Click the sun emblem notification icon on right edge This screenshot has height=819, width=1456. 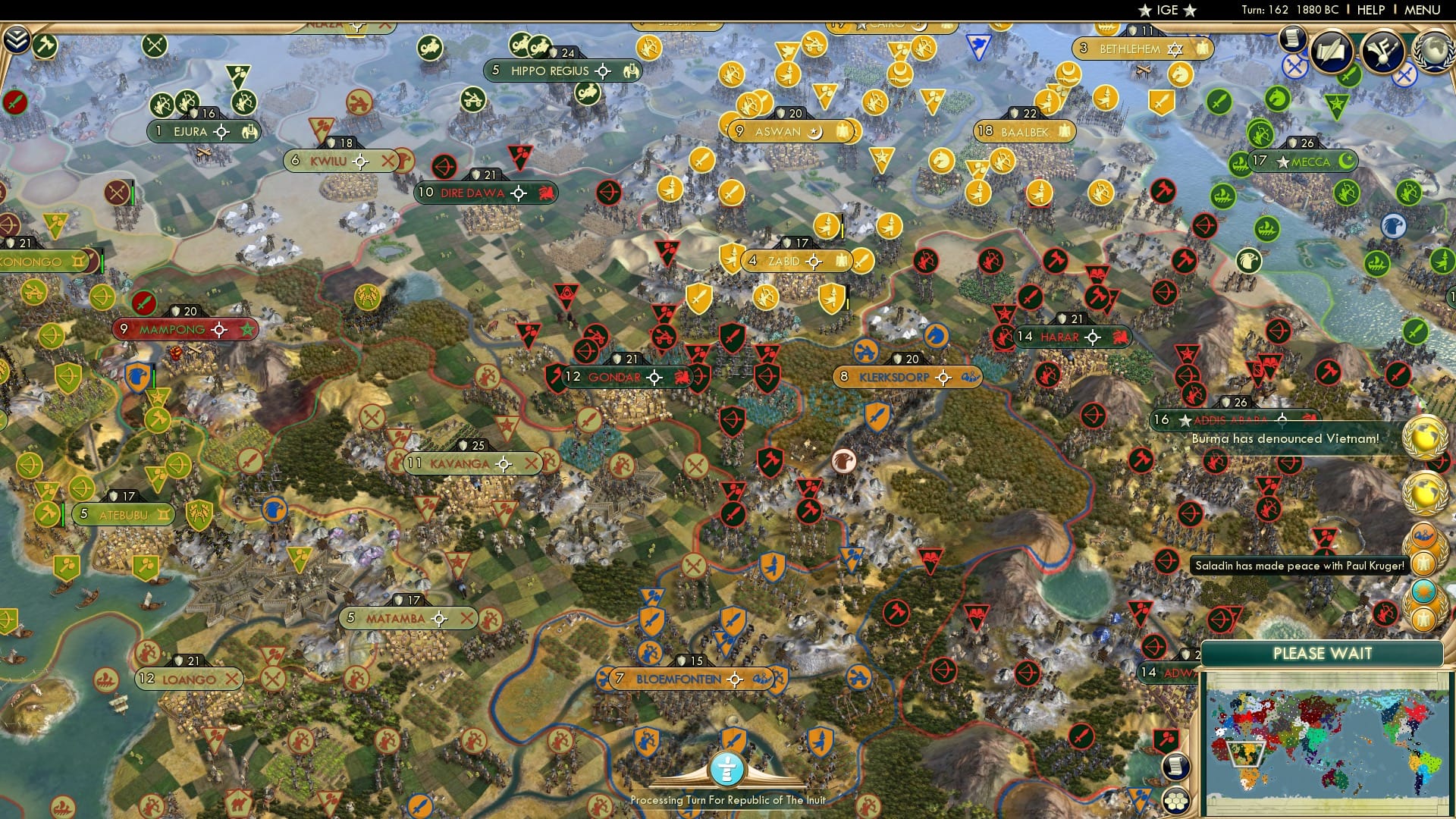[1423, 590]
